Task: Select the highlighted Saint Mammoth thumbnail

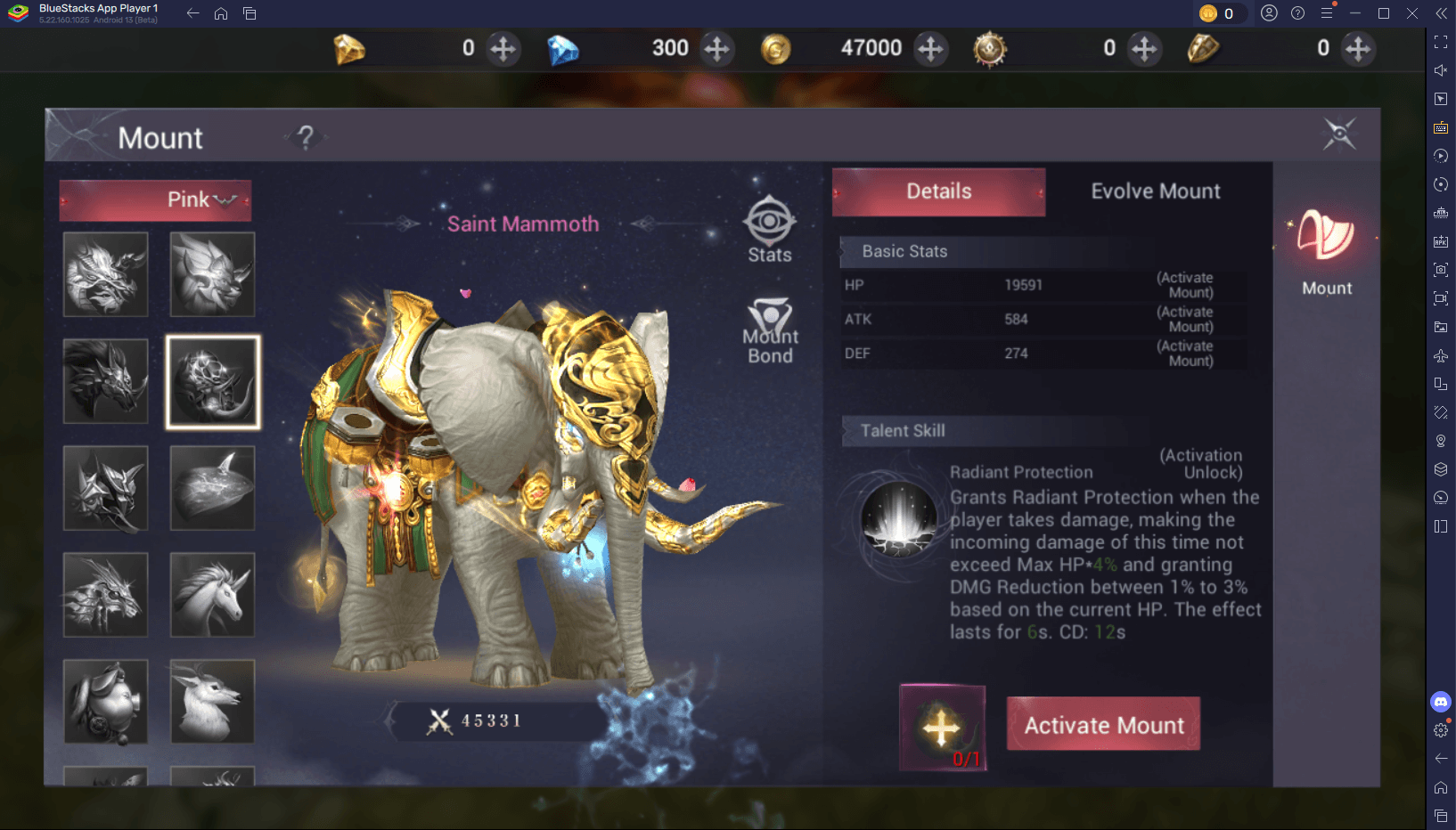Action: pyautogui.click(x=213, y=382)
